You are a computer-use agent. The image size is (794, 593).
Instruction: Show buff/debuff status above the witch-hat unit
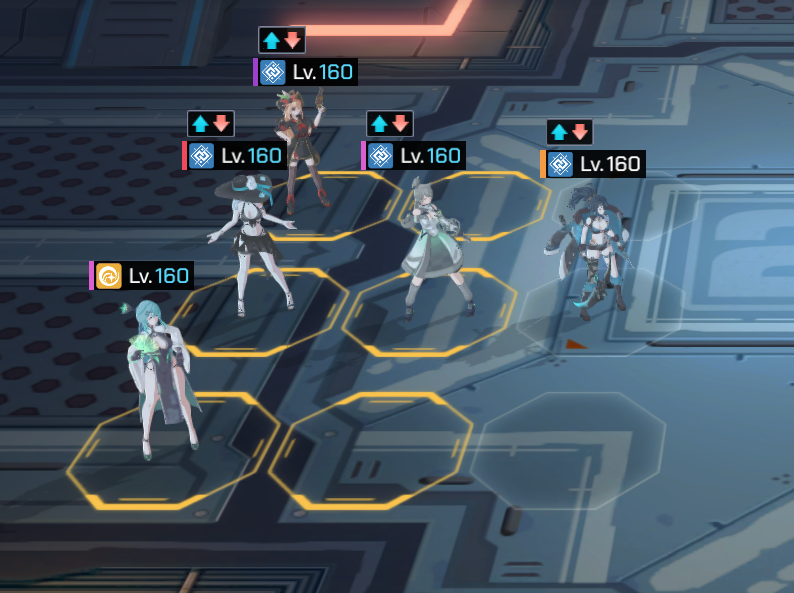pos(210,124)
